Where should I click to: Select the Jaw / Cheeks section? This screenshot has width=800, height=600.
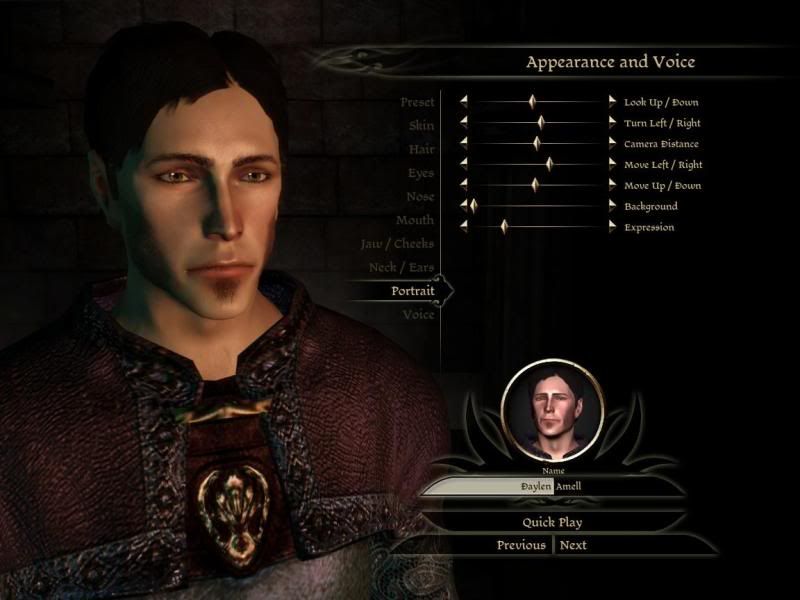(x=397, y=244)
